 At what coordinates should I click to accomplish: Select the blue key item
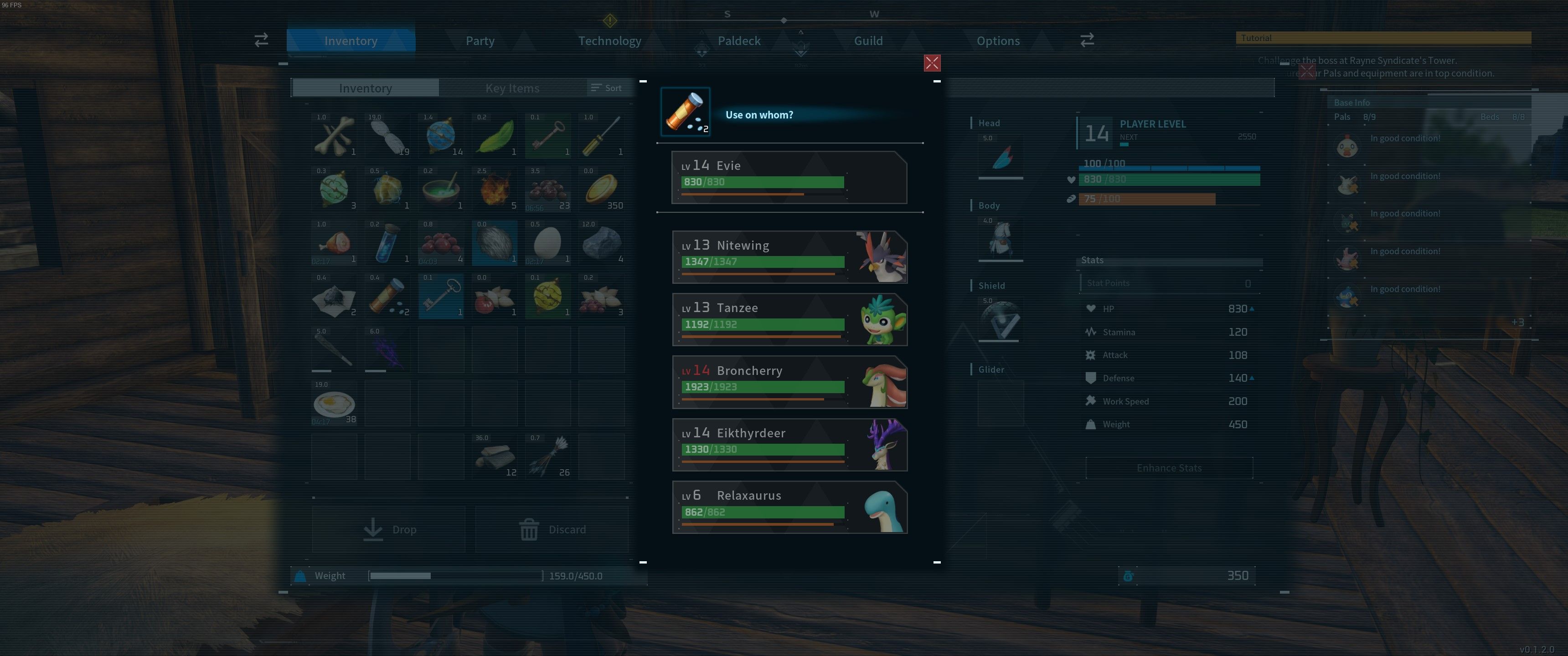pos(441,297)
